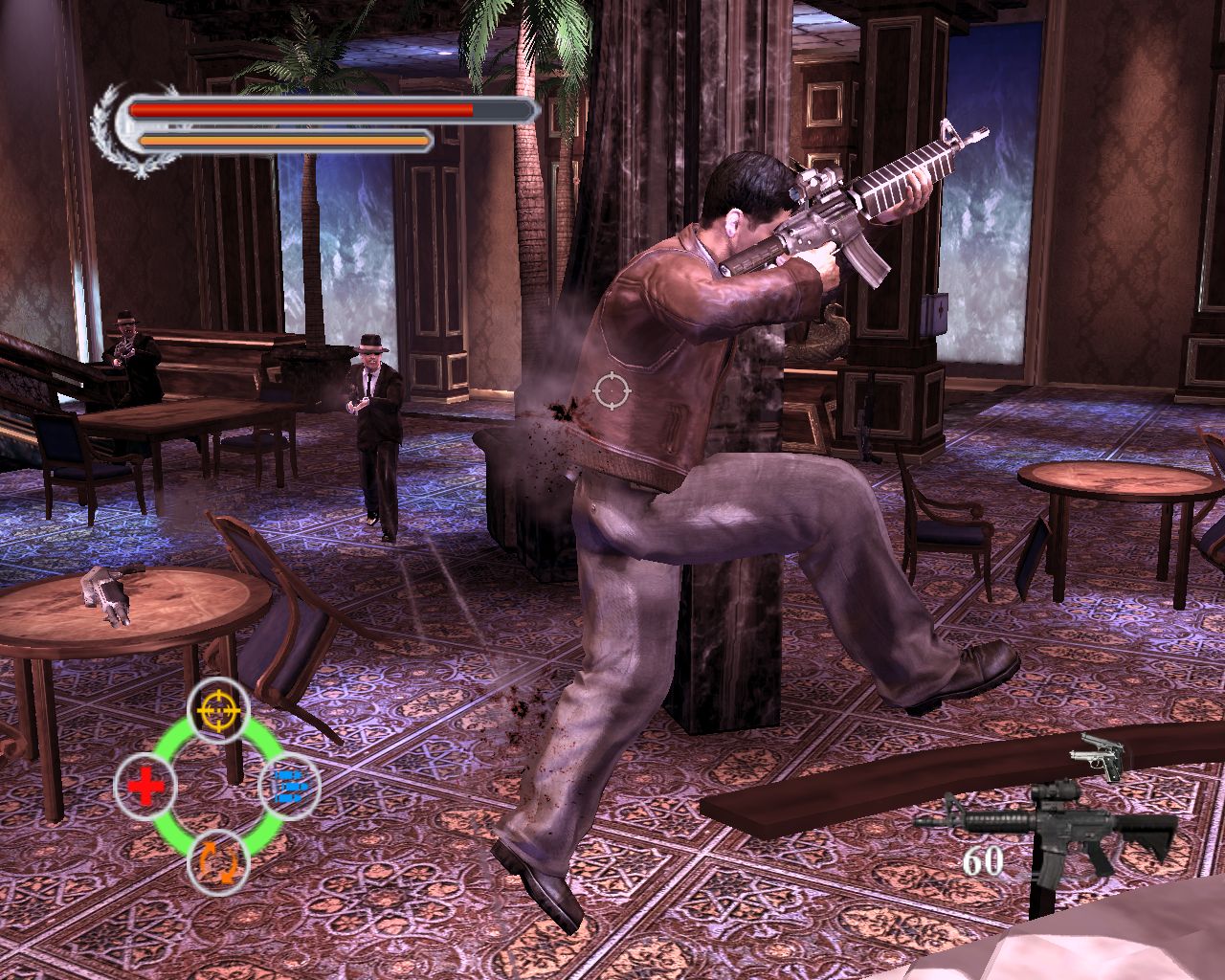Choose the blue bullets ammo icon

290,786
